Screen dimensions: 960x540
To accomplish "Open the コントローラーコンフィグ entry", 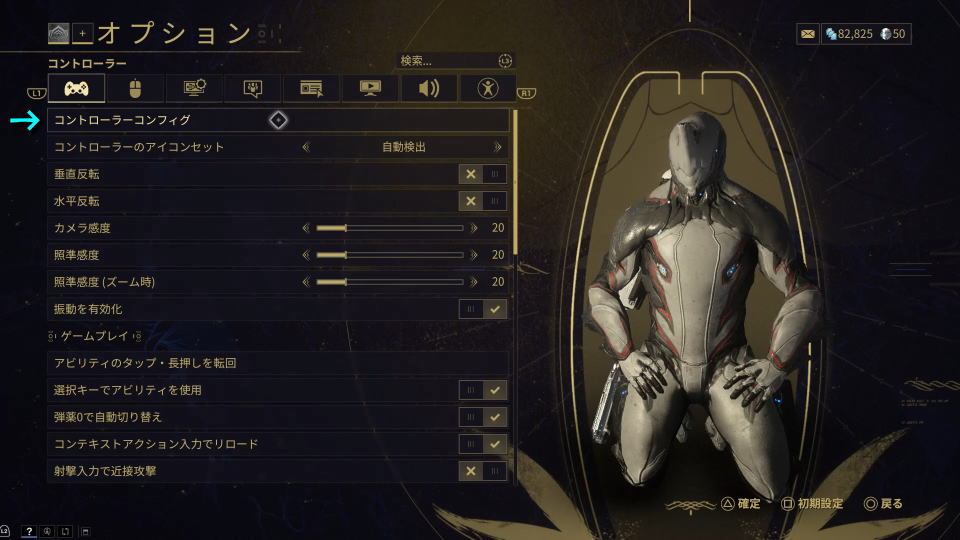I will click(x=278, y=120).
